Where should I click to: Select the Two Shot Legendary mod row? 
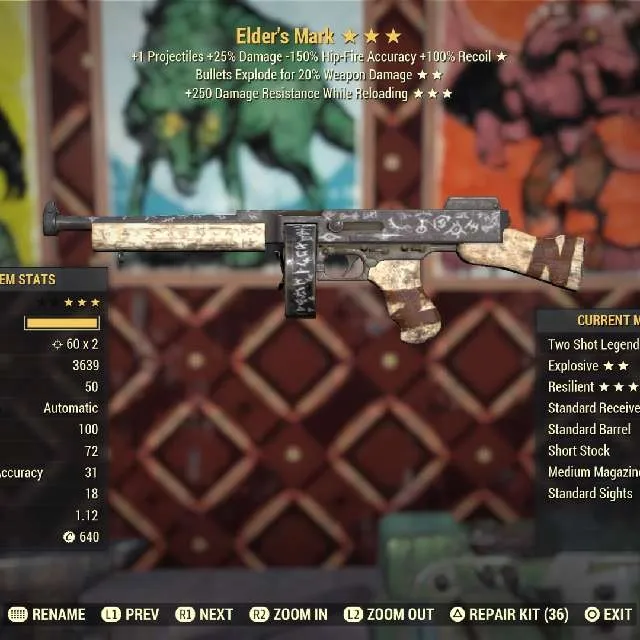coord(593,345)
